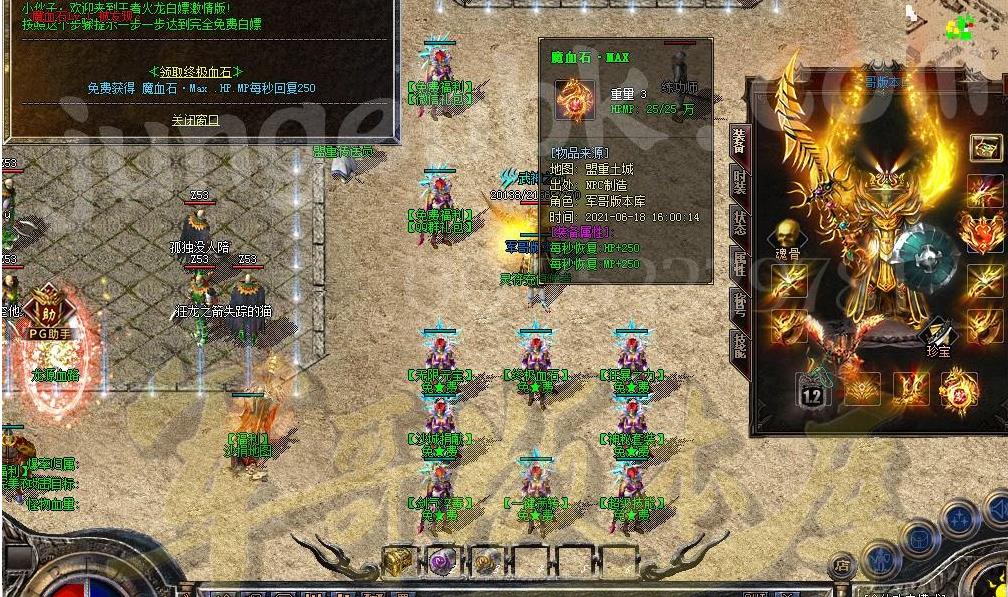The width and height of the screenshot is (1008, 597).
Task: Switch to the 装备 equipment tab
Action: pyautogui.click(x=739, y=141)
